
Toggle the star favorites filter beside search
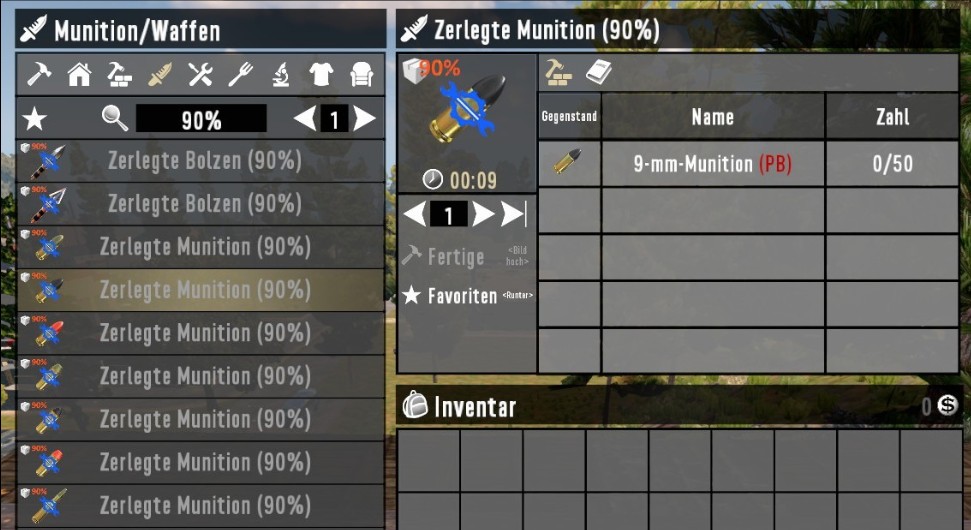coord(35,120)
